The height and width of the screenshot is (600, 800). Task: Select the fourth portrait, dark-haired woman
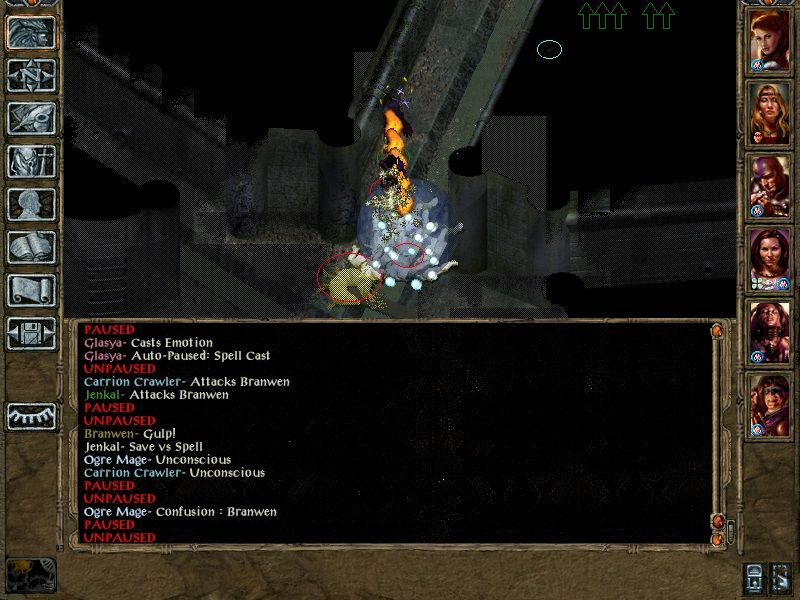(x=770, y=260)
